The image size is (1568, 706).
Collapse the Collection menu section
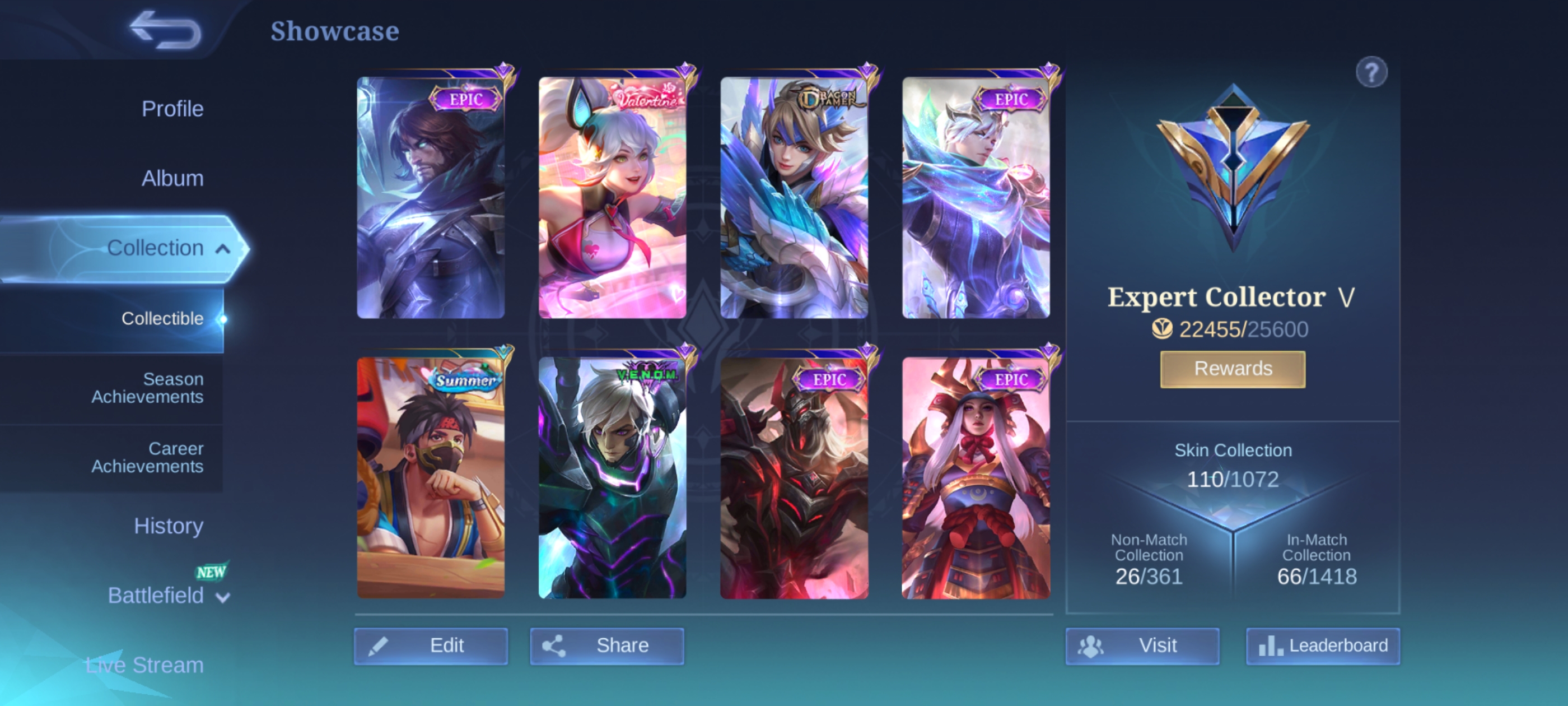tap(223, 249)
